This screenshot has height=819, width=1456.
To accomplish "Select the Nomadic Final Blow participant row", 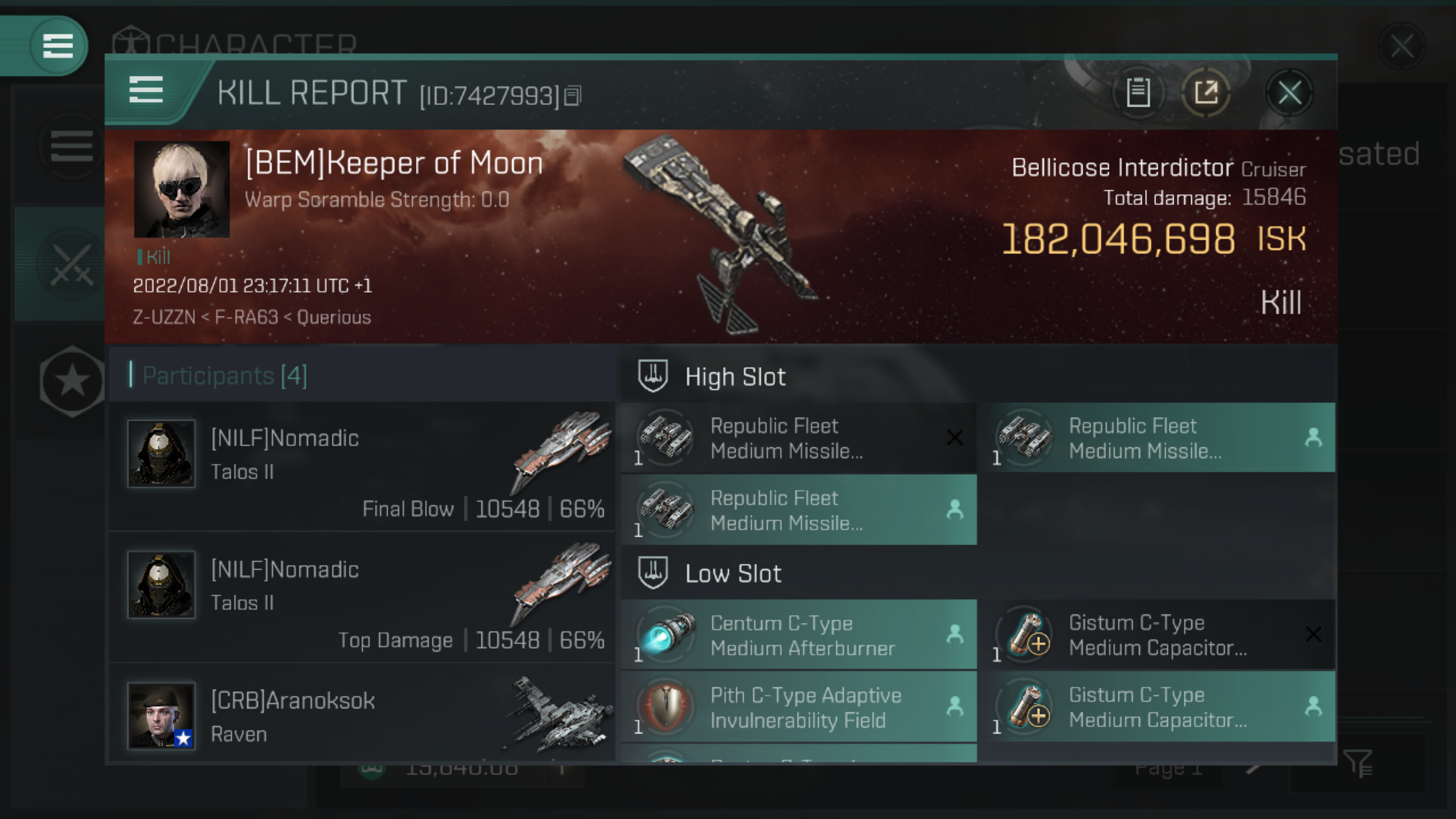I will (x=362, y=466).
